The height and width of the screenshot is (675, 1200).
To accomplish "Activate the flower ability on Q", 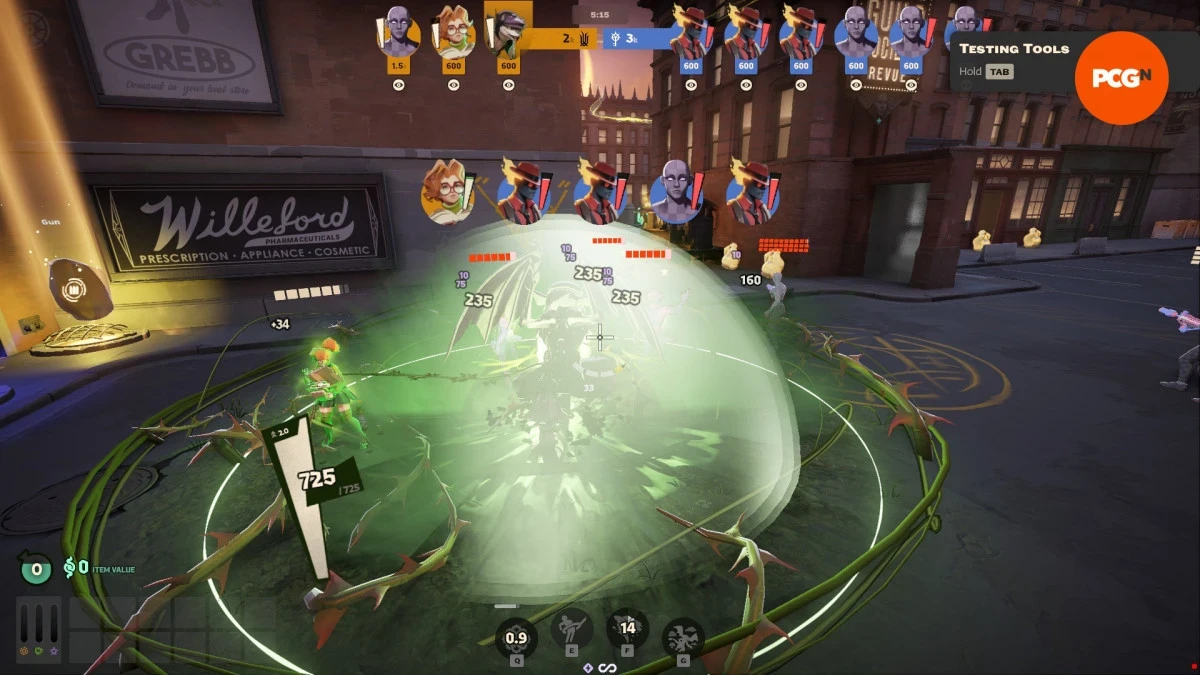I will point(516,635).
